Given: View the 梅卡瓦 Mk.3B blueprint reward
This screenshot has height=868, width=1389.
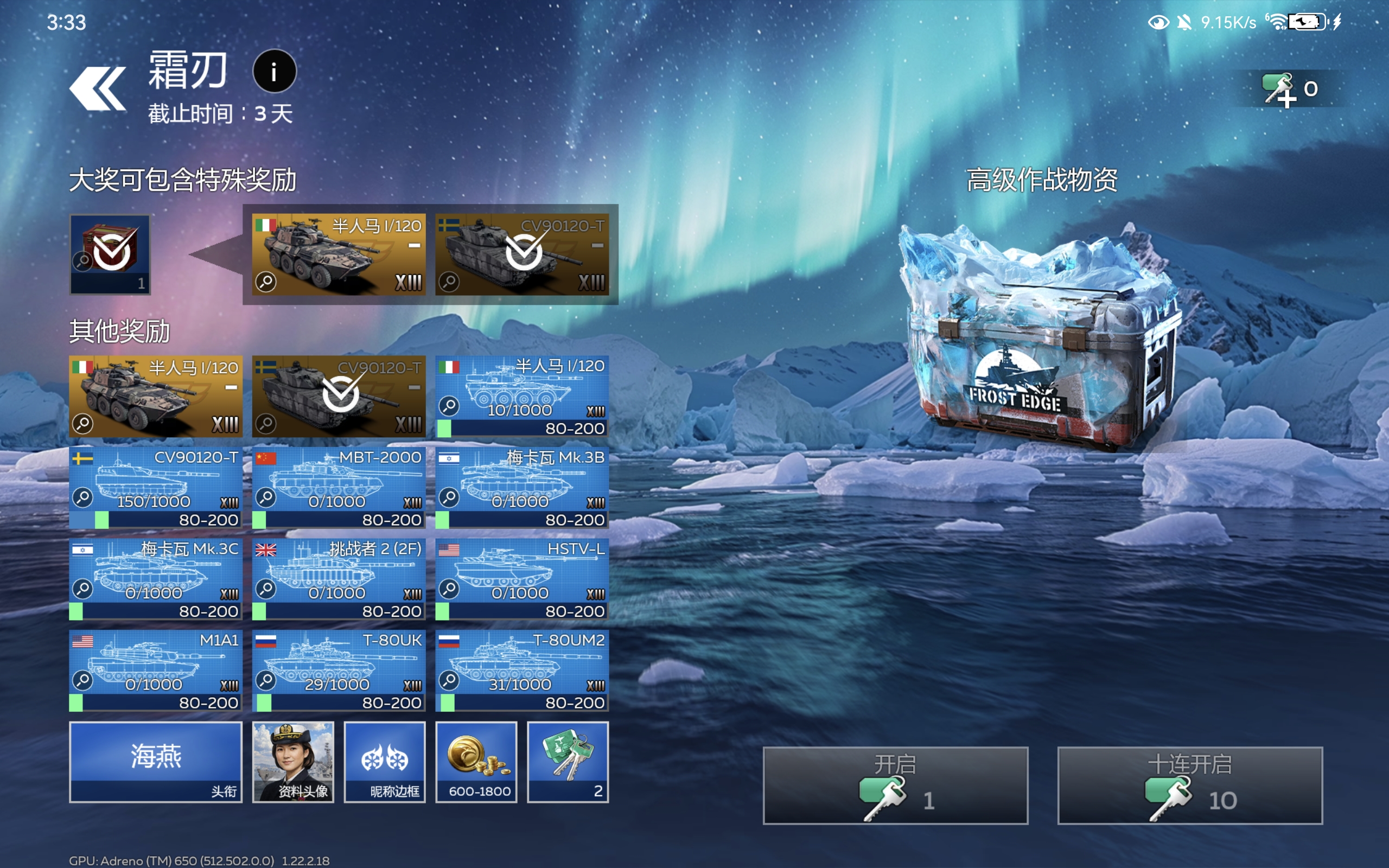Looking at the screenshot, I should point(522,487).
